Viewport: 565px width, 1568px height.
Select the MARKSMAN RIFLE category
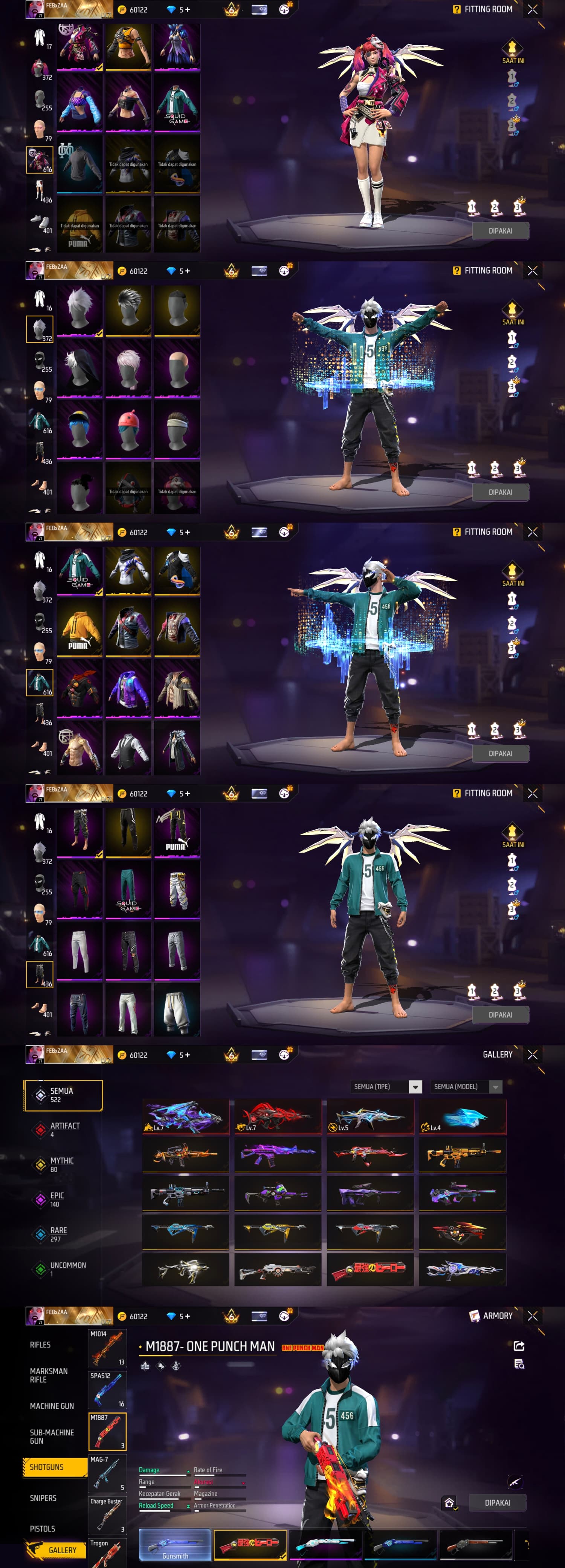(49, 1375)
